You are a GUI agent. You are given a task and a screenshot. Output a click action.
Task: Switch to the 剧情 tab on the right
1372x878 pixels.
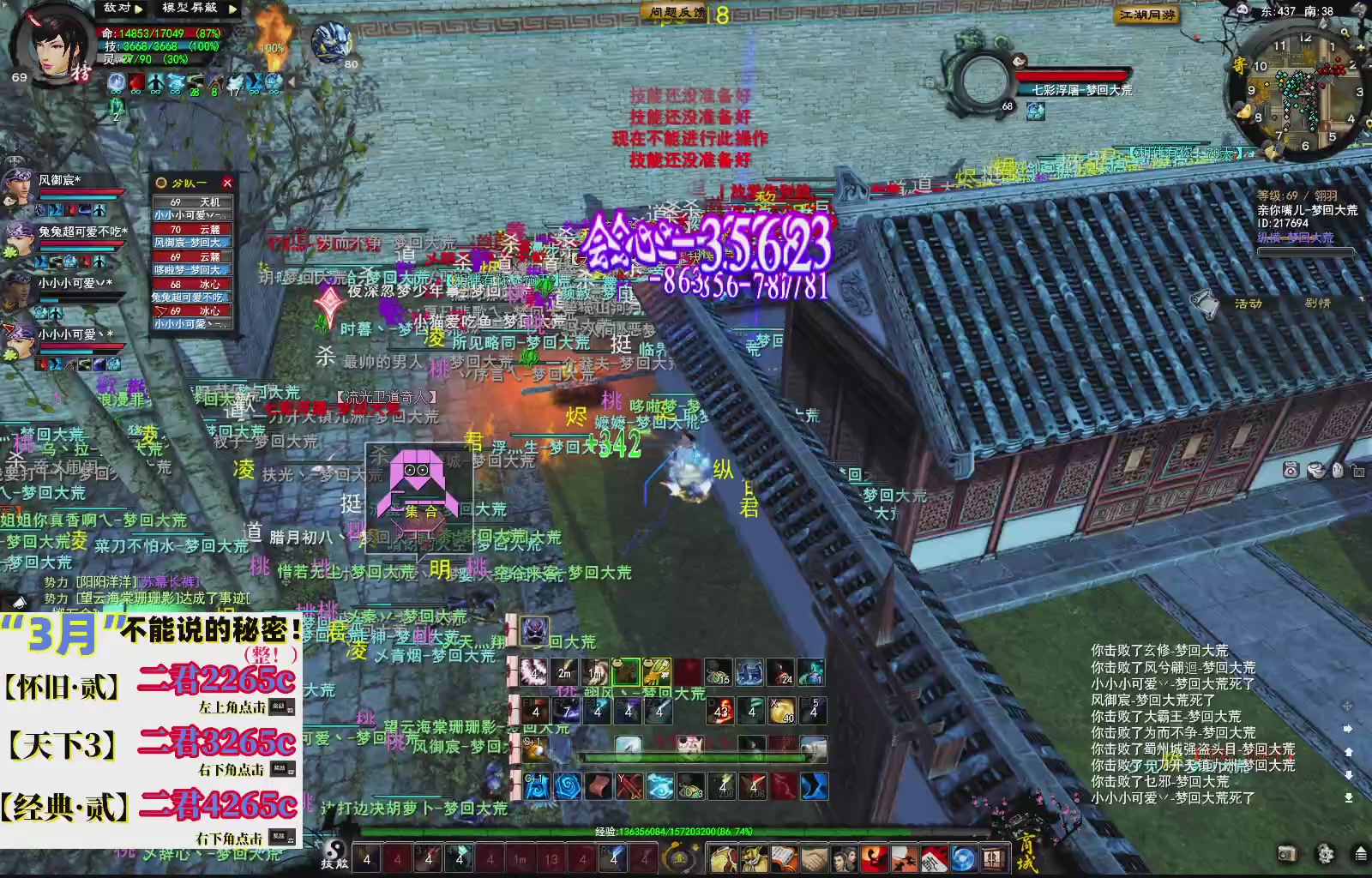[x=1319, y=303]
